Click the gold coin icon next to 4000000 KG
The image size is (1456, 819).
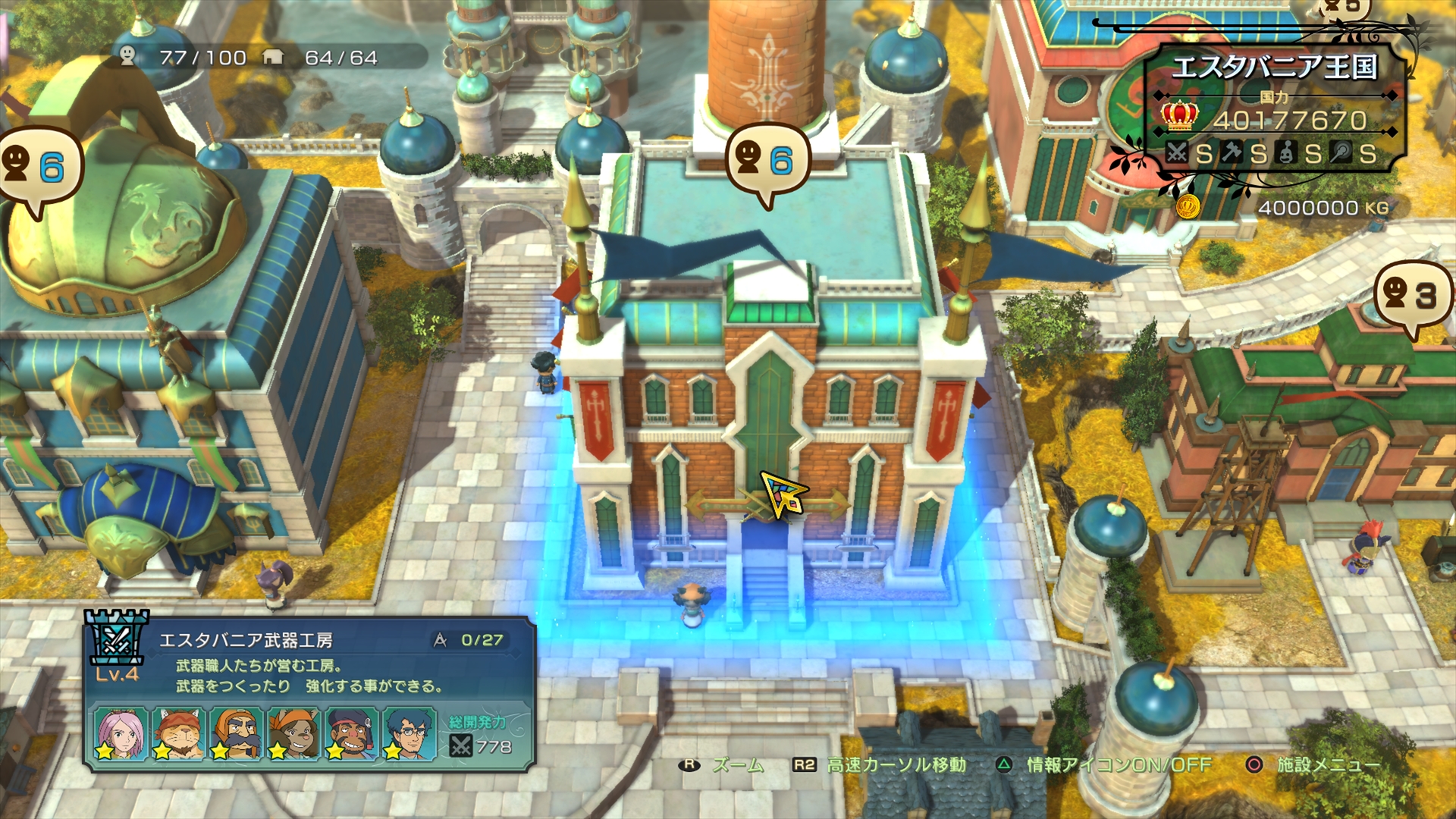[1188, 206]
